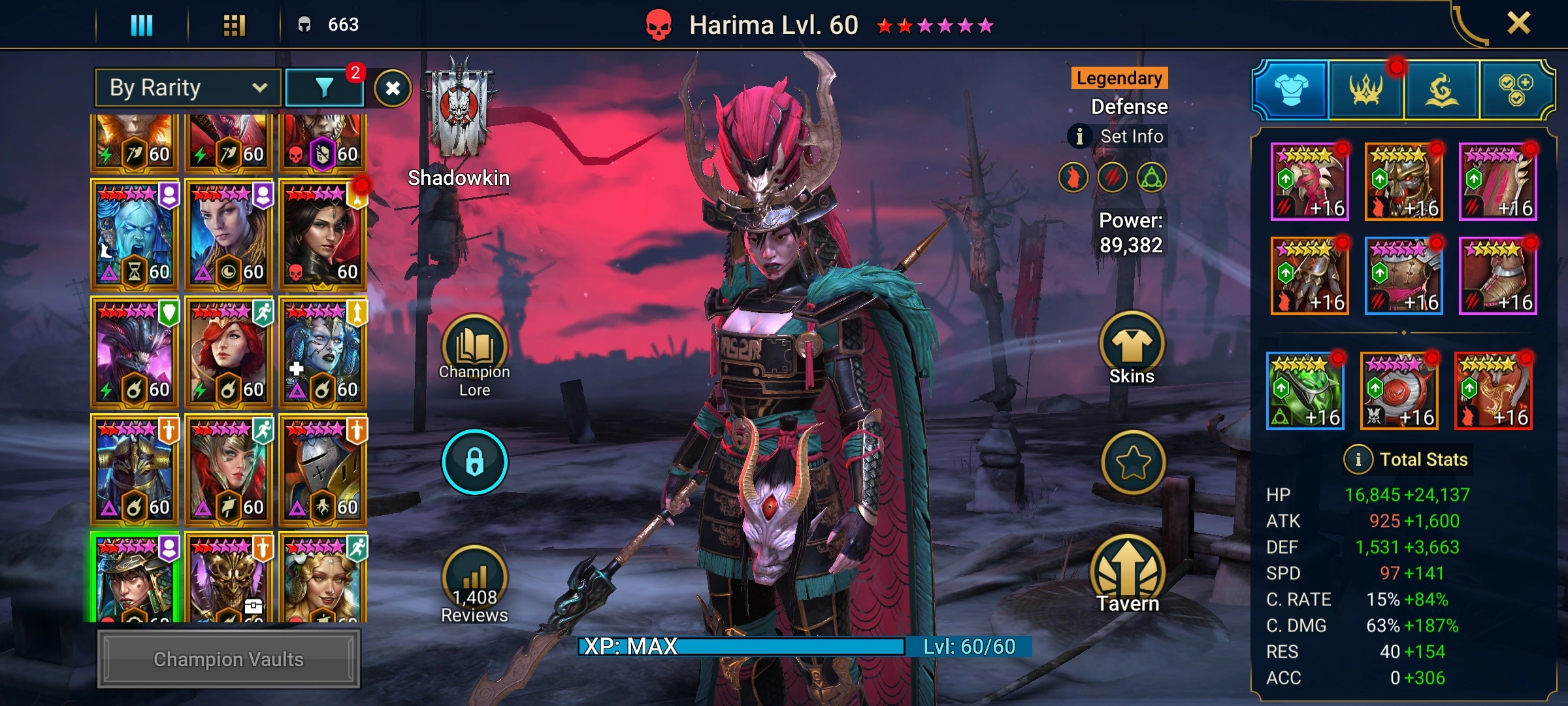Open the By Rarity sort dropdown
Screen dimensions: 1568x706
tap(188, 88)
